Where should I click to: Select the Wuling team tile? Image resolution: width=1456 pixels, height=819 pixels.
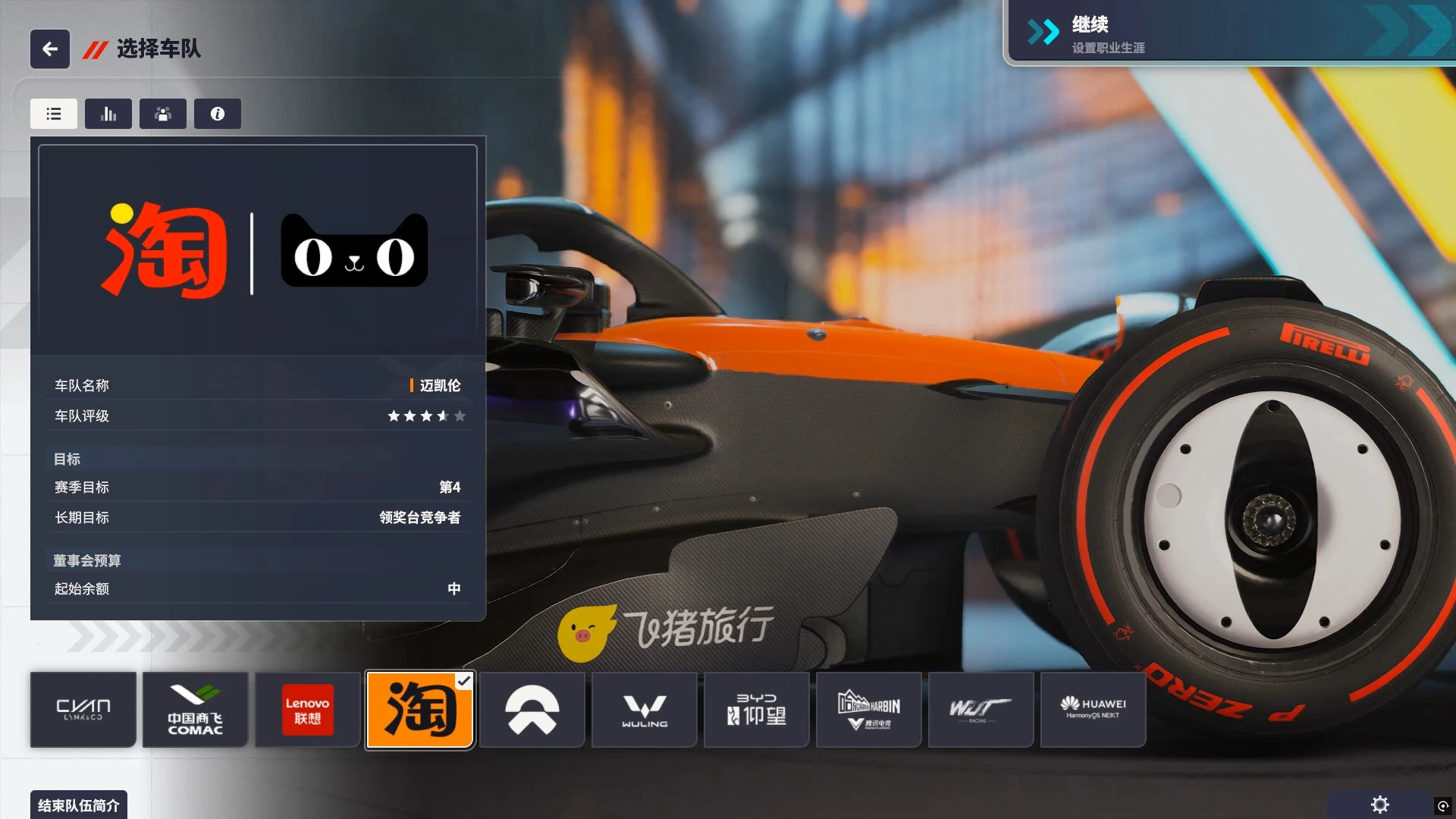(645, 710)
